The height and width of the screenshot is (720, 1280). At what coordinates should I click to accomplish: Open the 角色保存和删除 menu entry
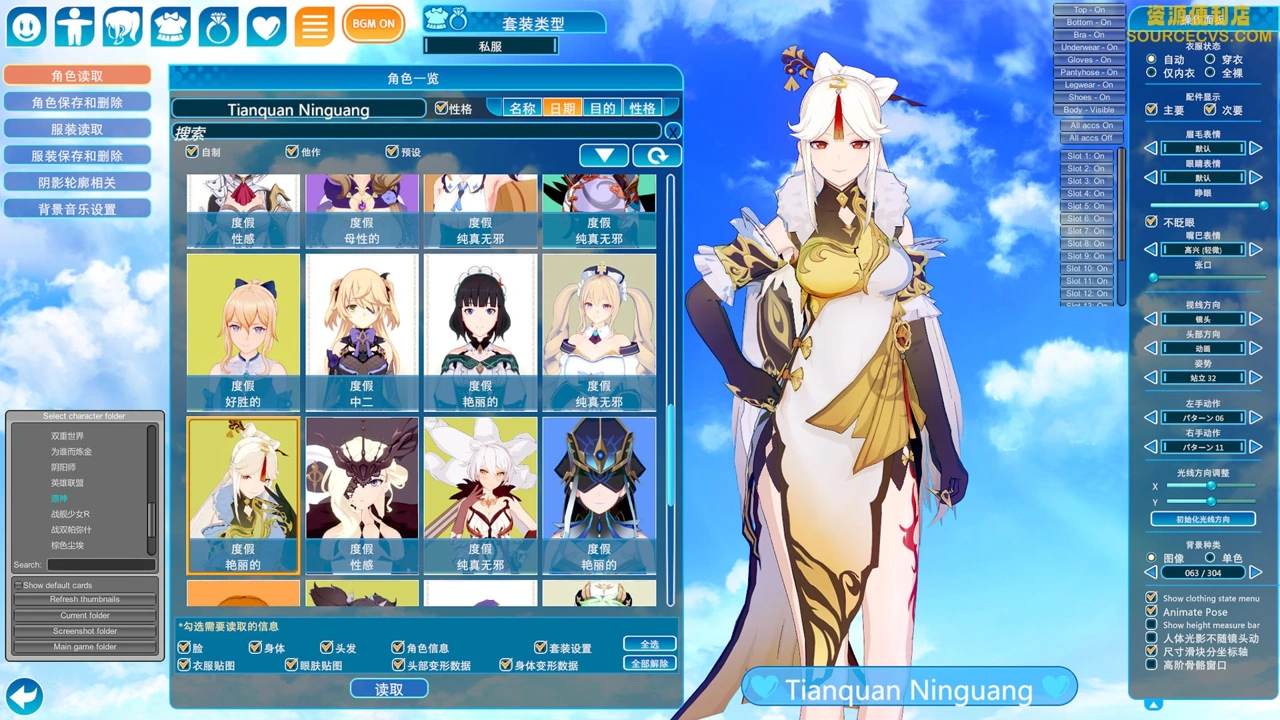(77, 102)
